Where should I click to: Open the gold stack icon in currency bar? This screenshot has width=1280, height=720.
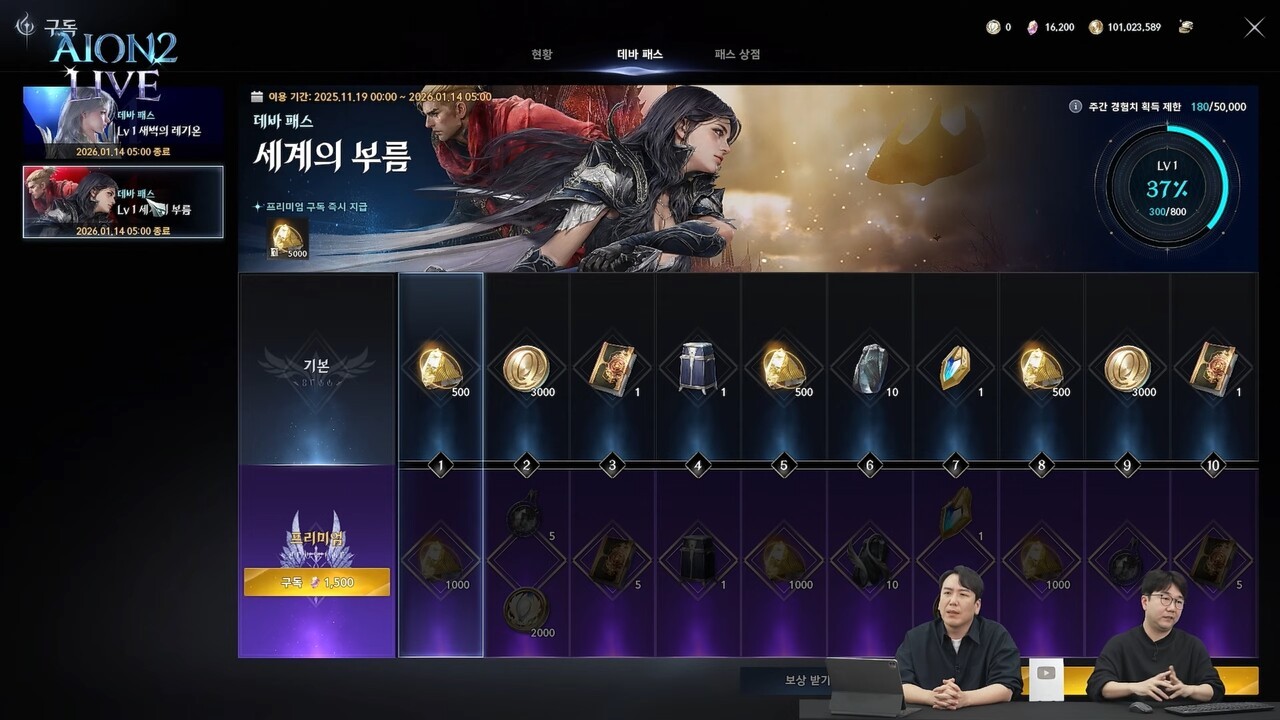point(1186,27)
